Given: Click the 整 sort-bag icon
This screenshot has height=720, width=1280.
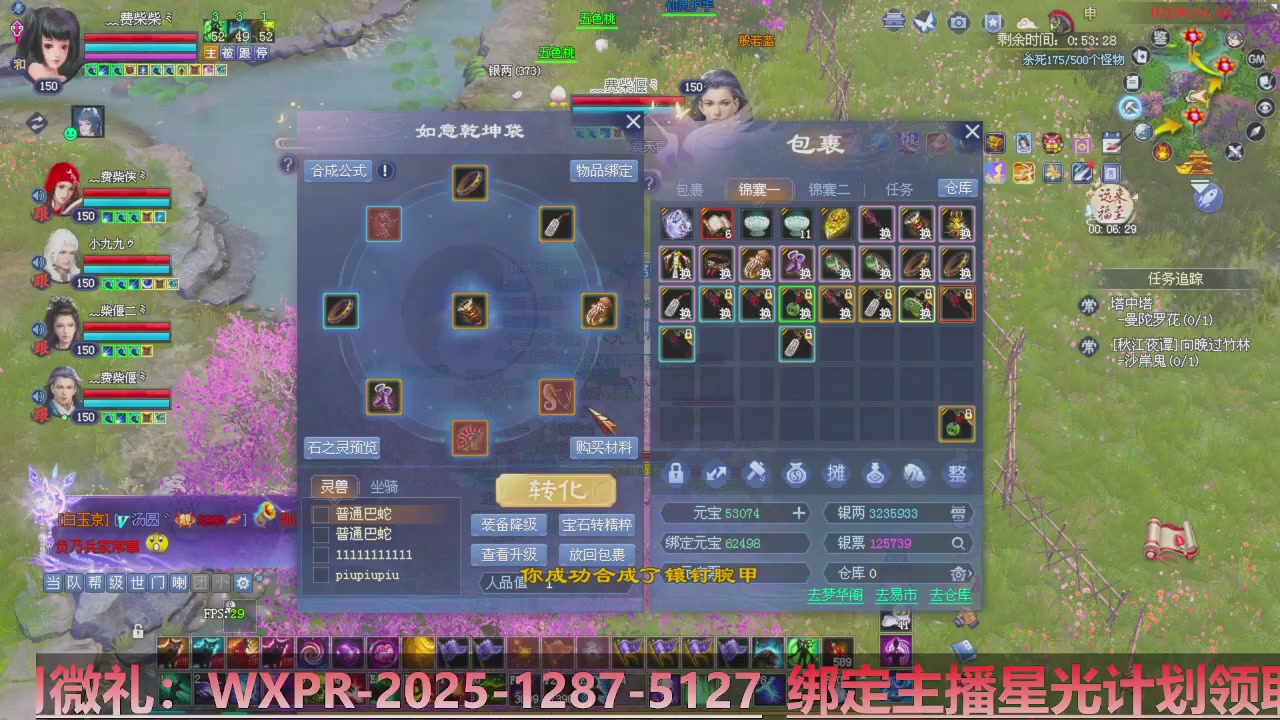Looking at the screenshot, I should pyautogui.click(x=955, y=474).
